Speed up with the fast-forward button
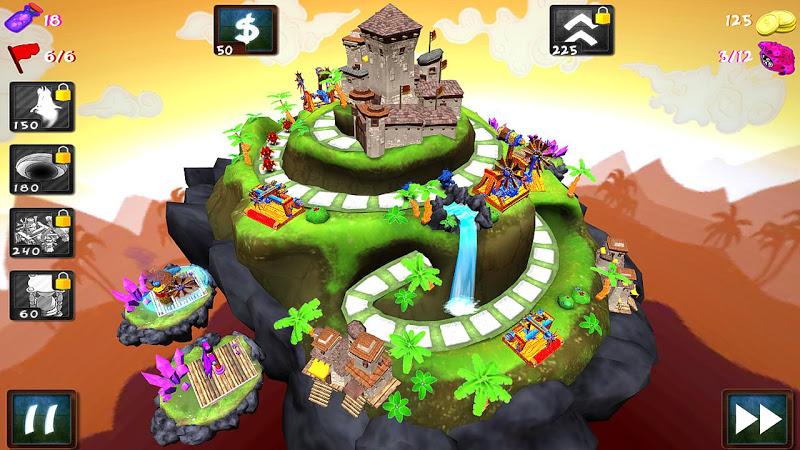 point(757,417)
